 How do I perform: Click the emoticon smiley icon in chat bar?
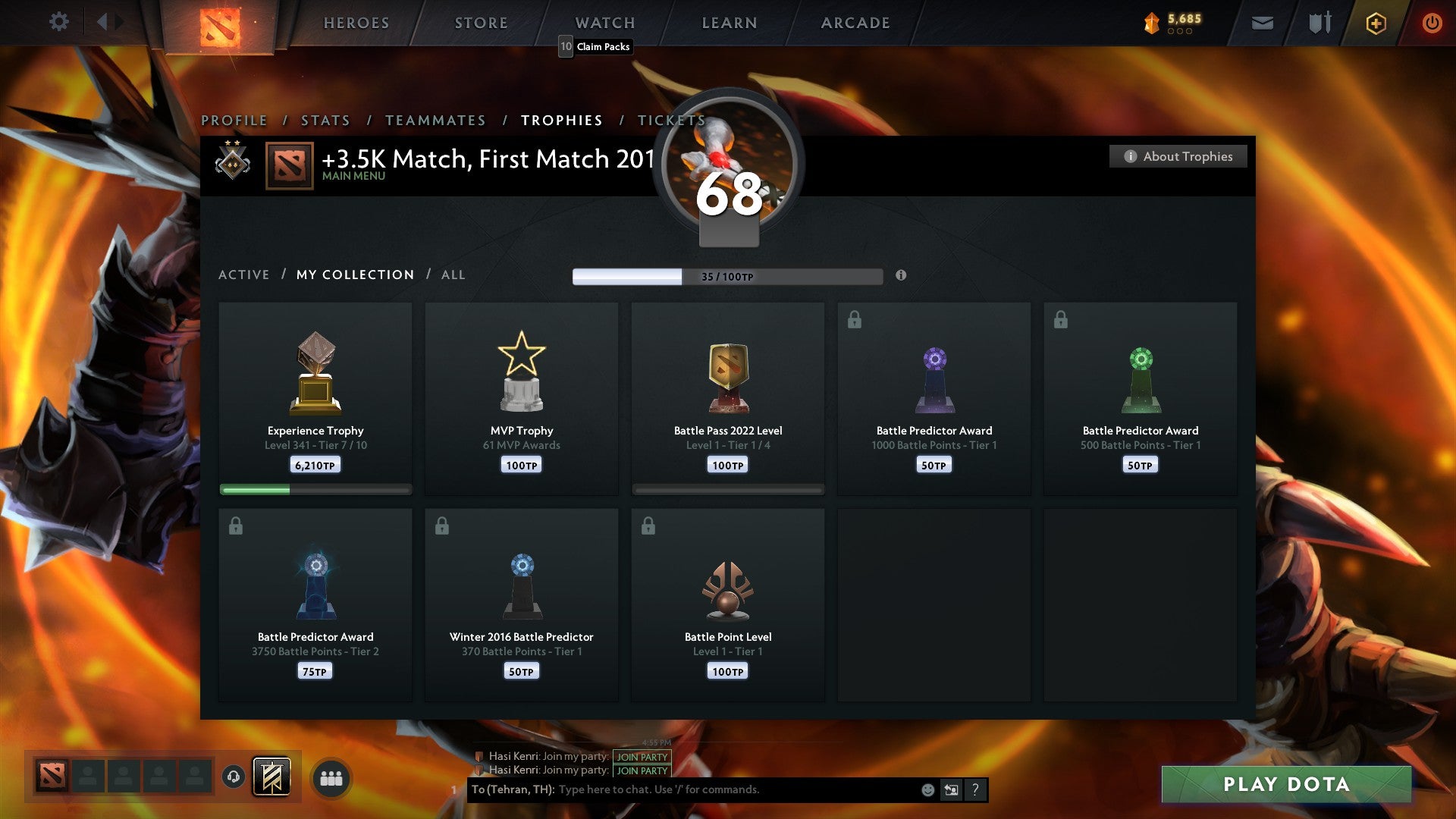pos(927,789)
